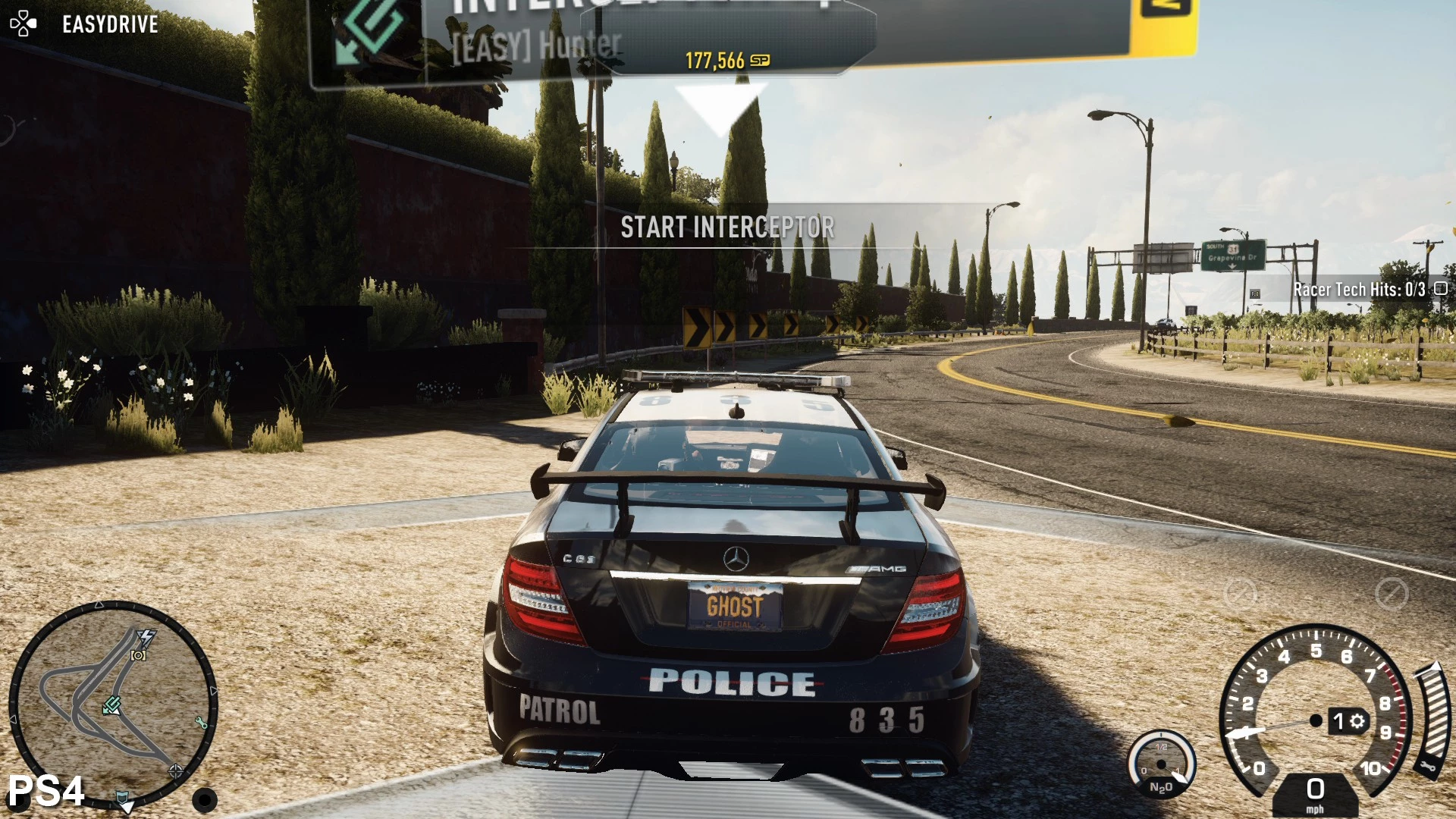The height and width of the screenshot is (819, 1456).
Task: Click the wrench repair shop marker on minimap
Action: coord(201,723)
